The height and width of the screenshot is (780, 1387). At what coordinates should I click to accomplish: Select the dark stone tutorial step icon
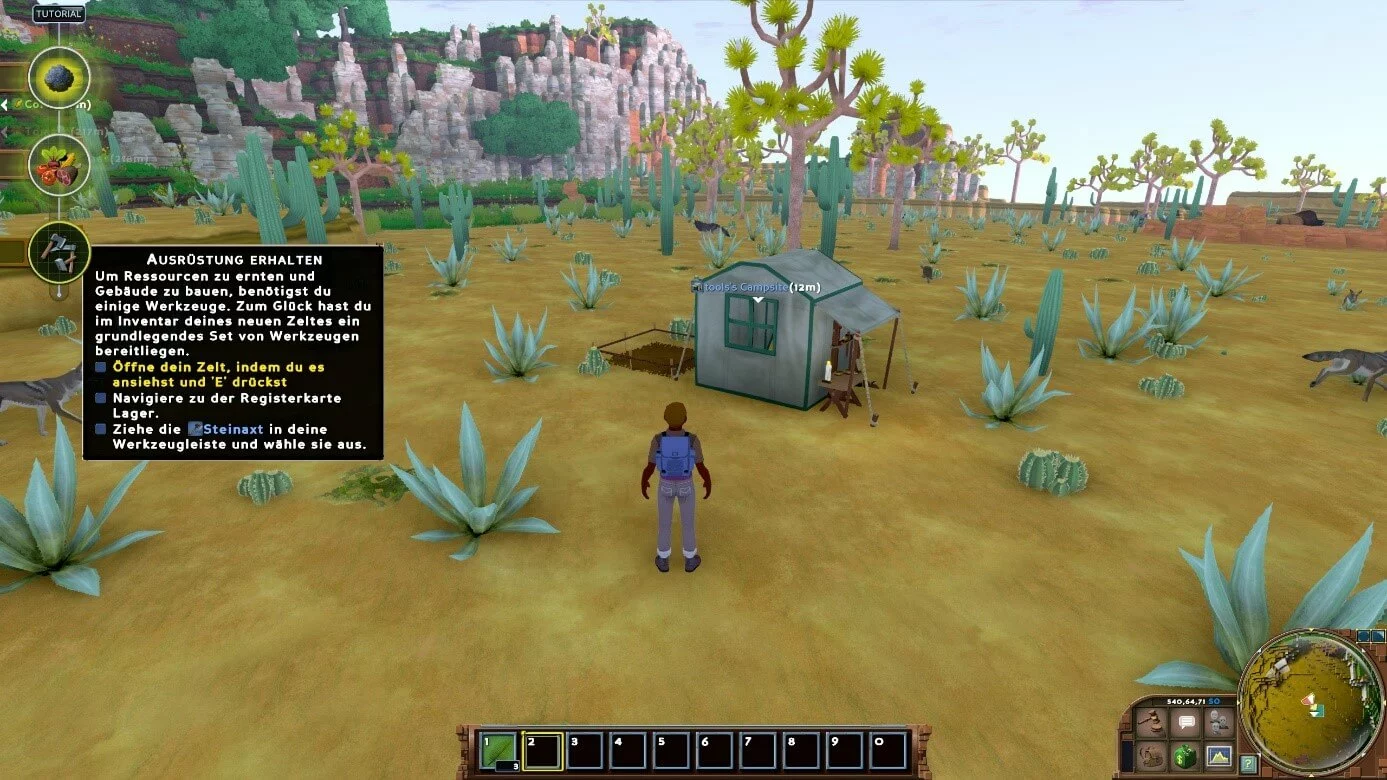tap(59, 77)
